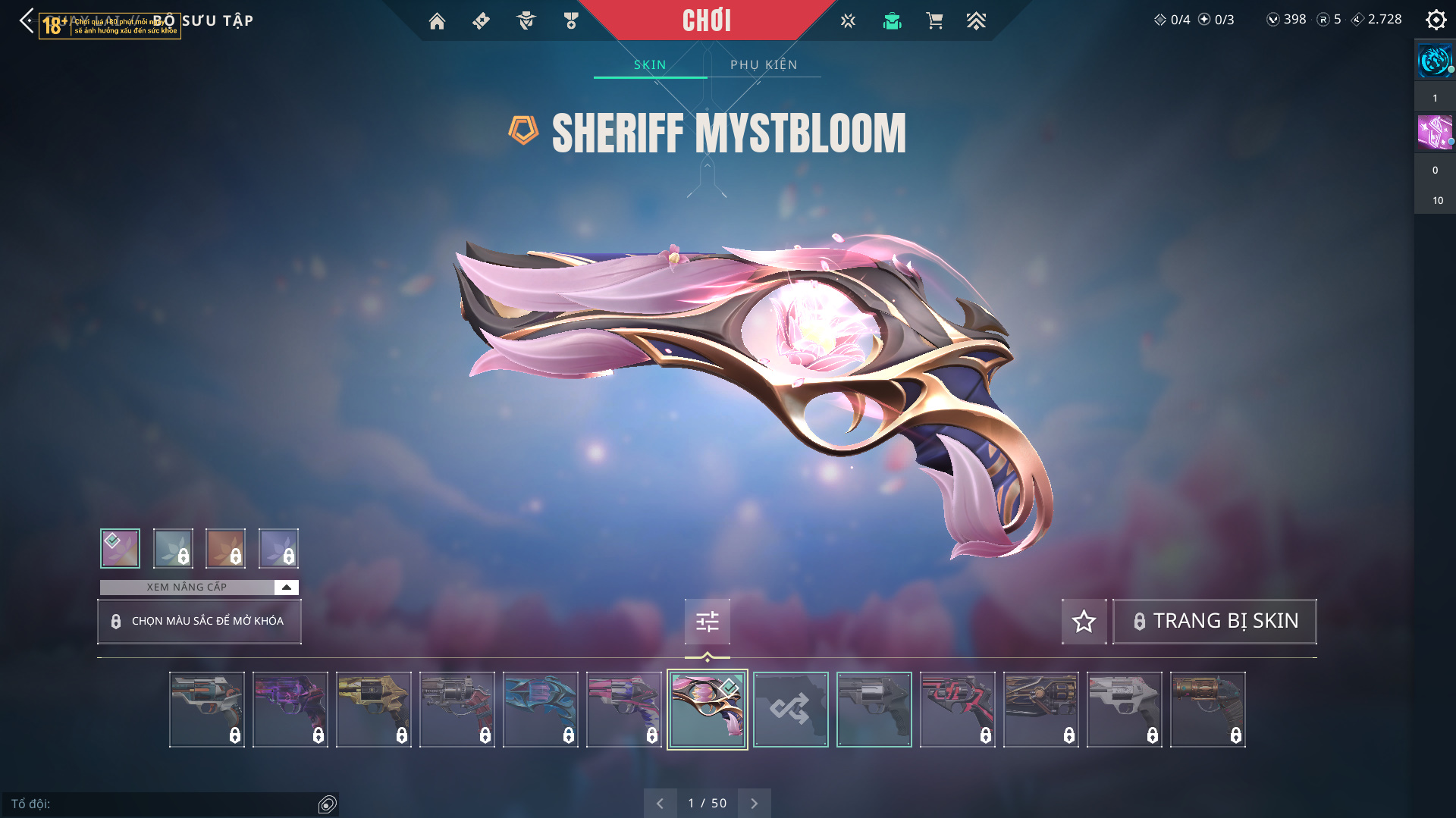Select the locked gold Sheriff skin thumbnail
This screenshot has height=818, width=1456.
click(373, 710)
